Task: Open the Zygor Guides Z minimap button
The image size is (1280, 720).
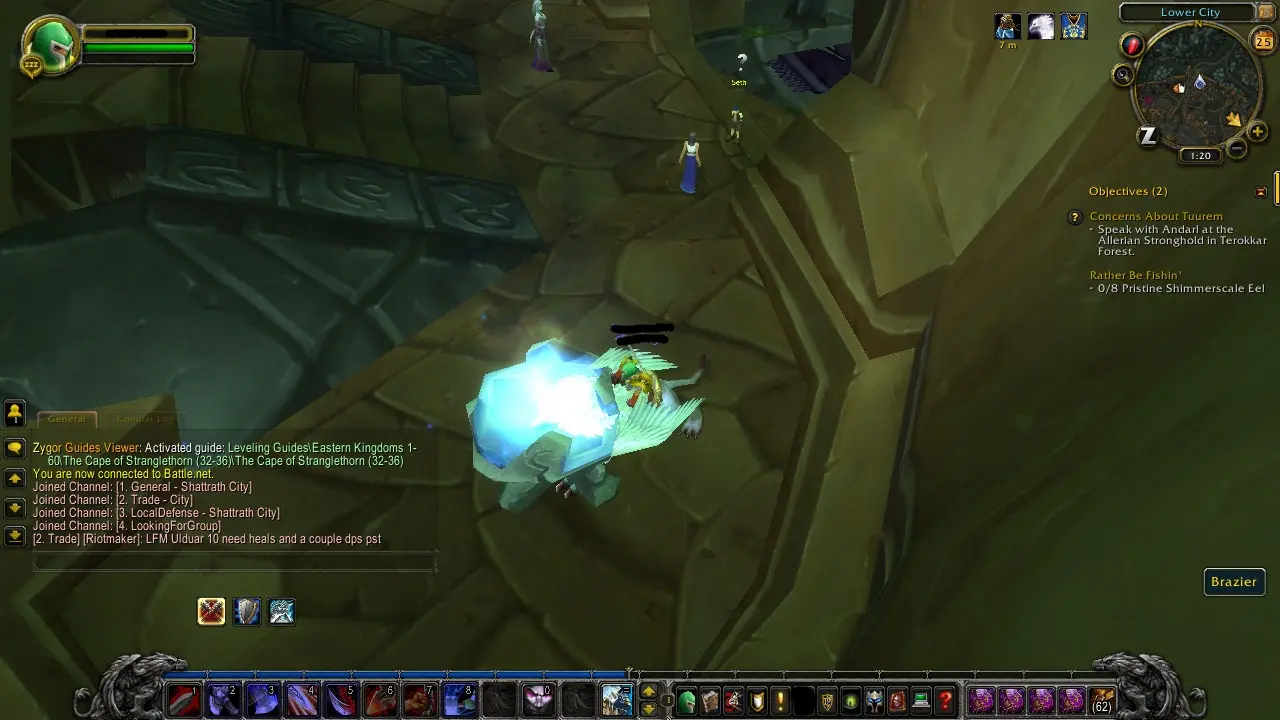Action: point(1148,137)
